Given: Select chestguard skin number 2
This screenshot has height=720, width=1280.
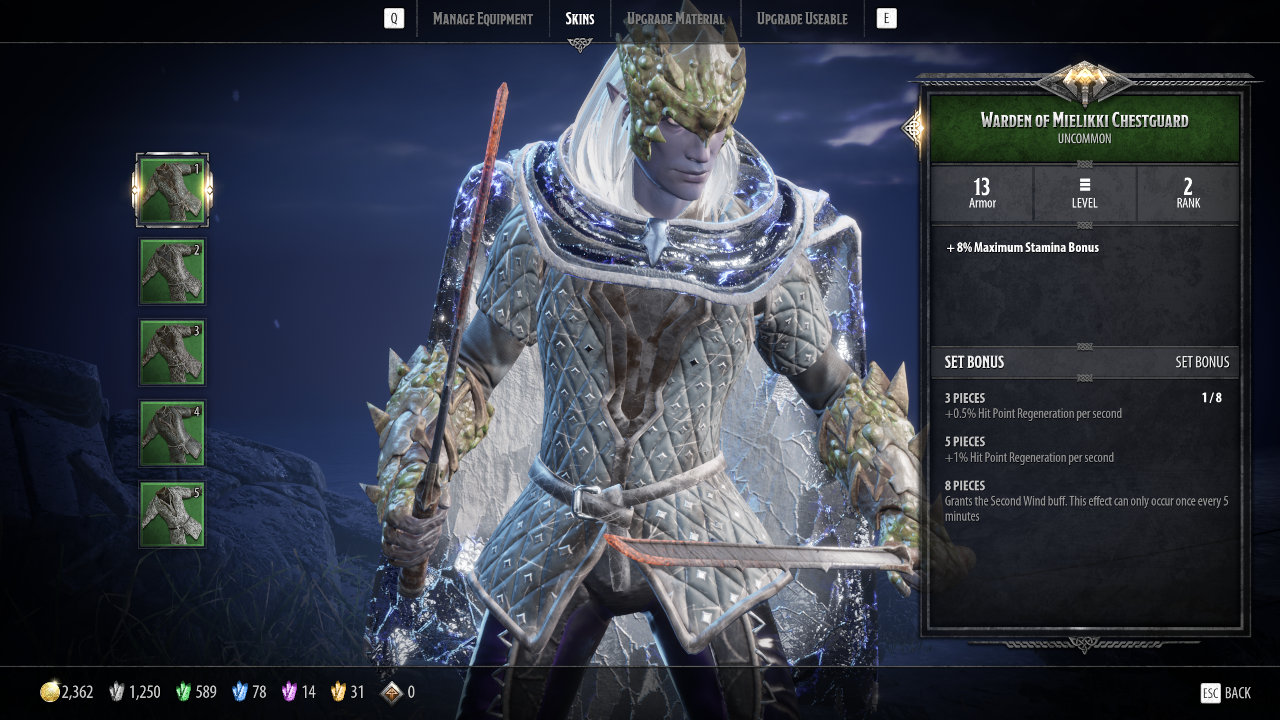Looking at the screenshot, I should click(172, 271).
